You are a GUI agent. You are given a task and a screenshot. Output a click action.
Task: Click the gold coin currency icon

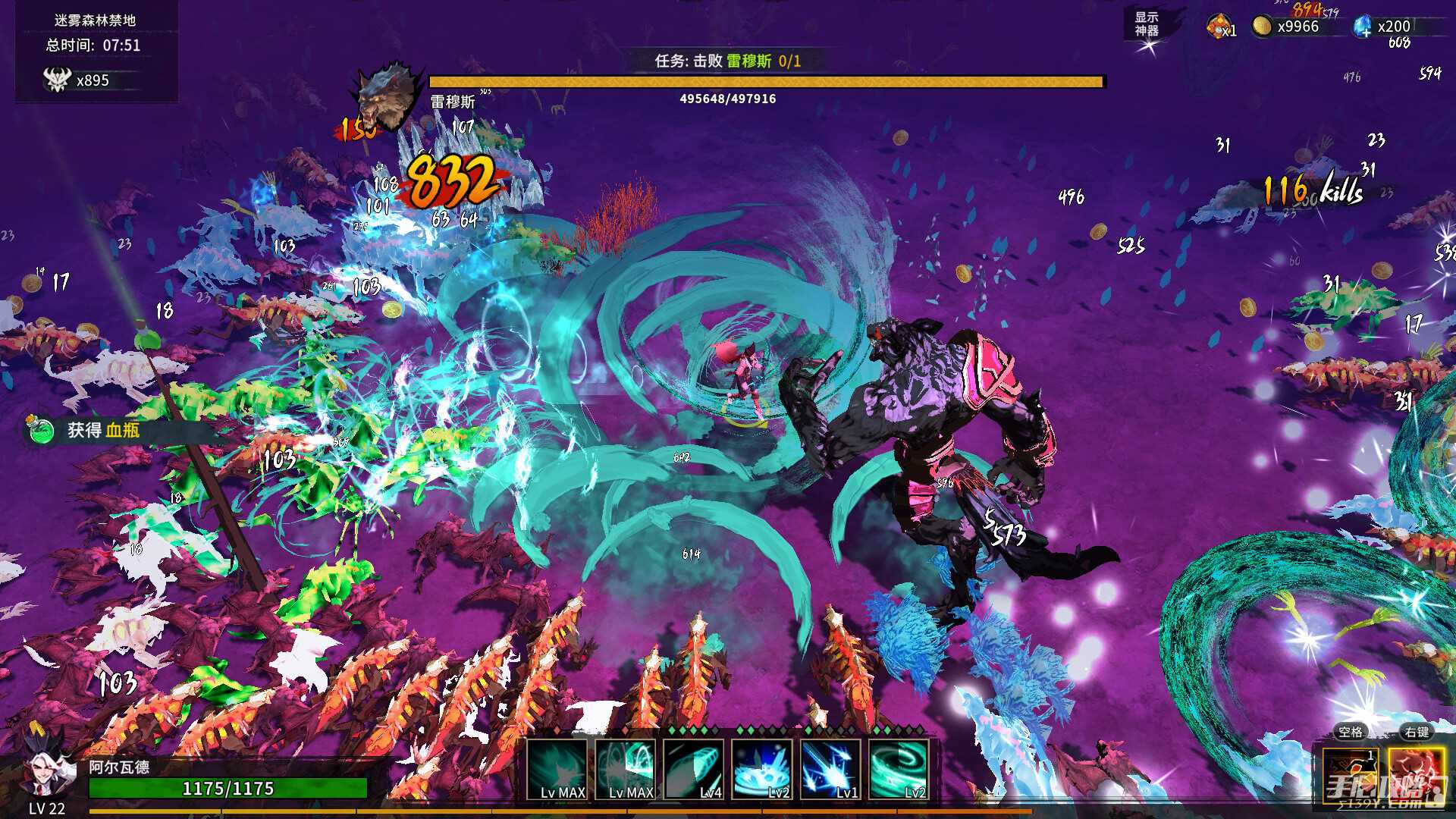1261,27
